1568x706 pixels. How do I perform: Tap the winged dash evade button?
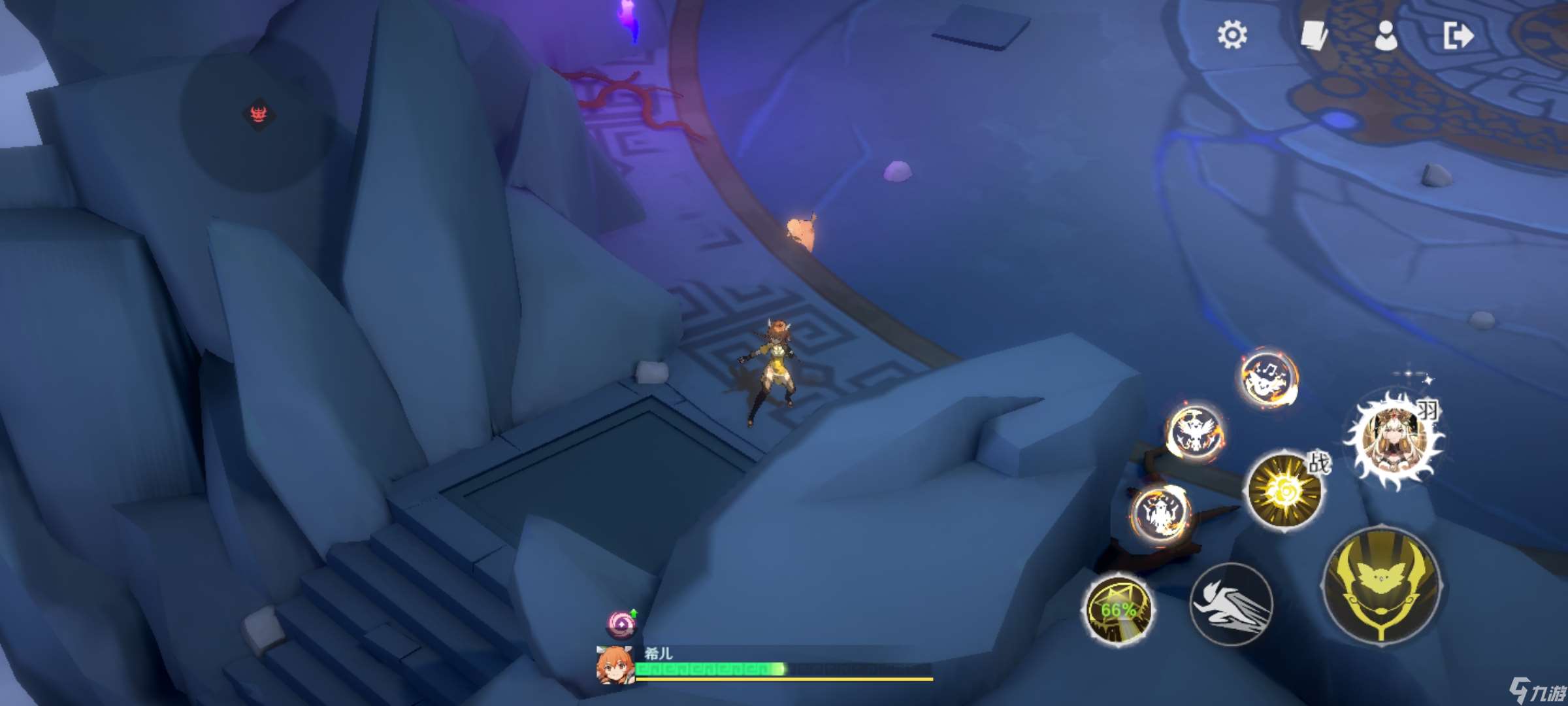1231,604
